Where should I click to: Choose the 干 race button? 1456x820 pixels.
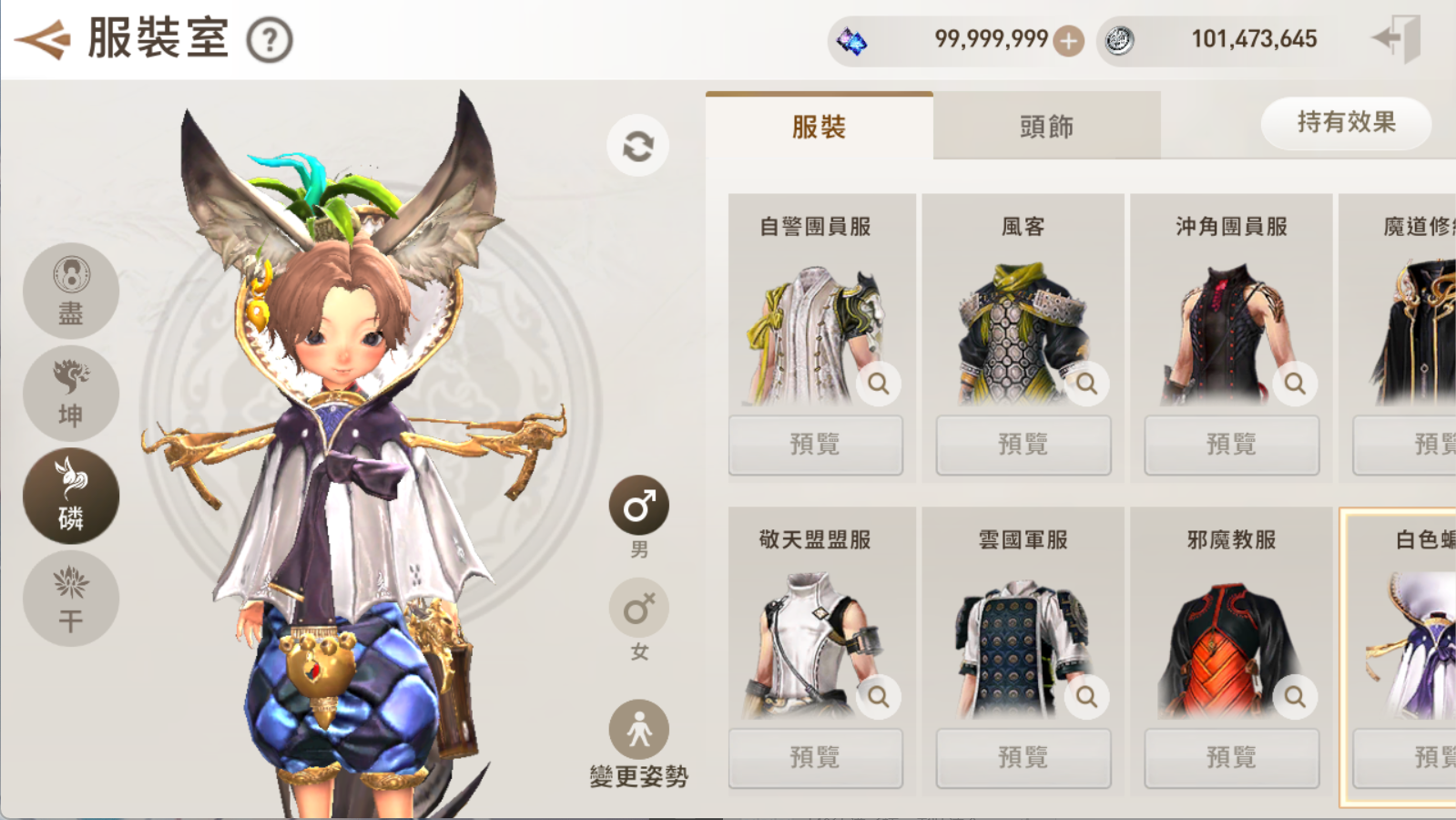(71, 599)
